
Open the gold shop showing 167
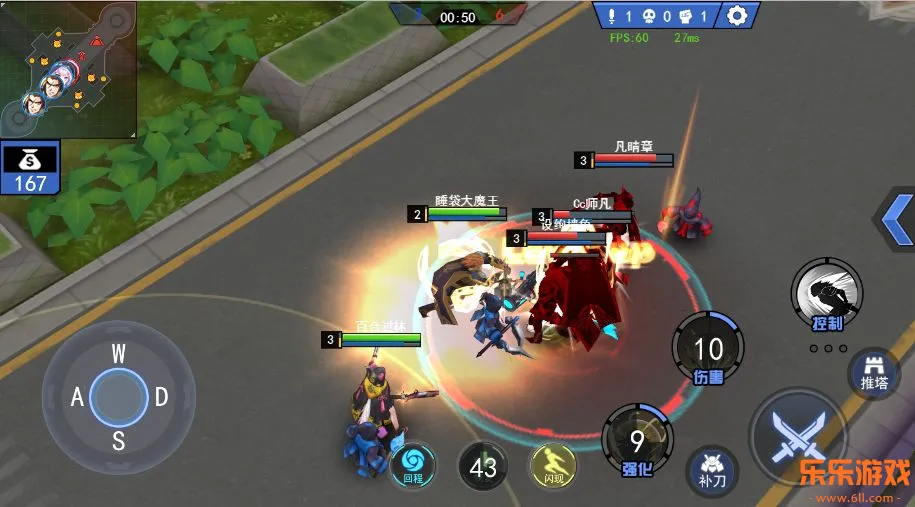coord(30,168)
